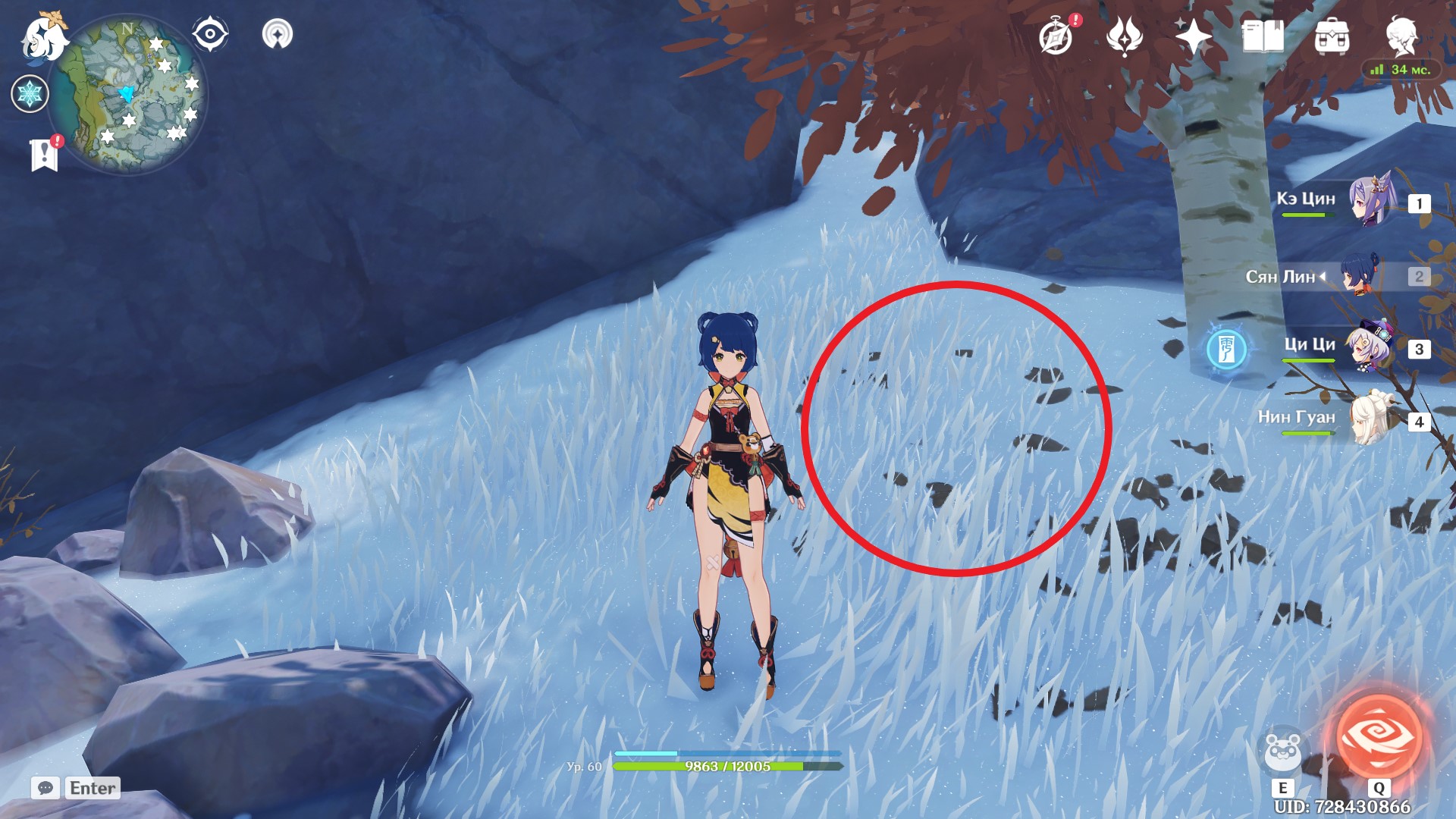Image resolution: width=1456 pixels, height=819 pixels.
Task: Select the elemental sight eye icon
Action: click(209, 33)
